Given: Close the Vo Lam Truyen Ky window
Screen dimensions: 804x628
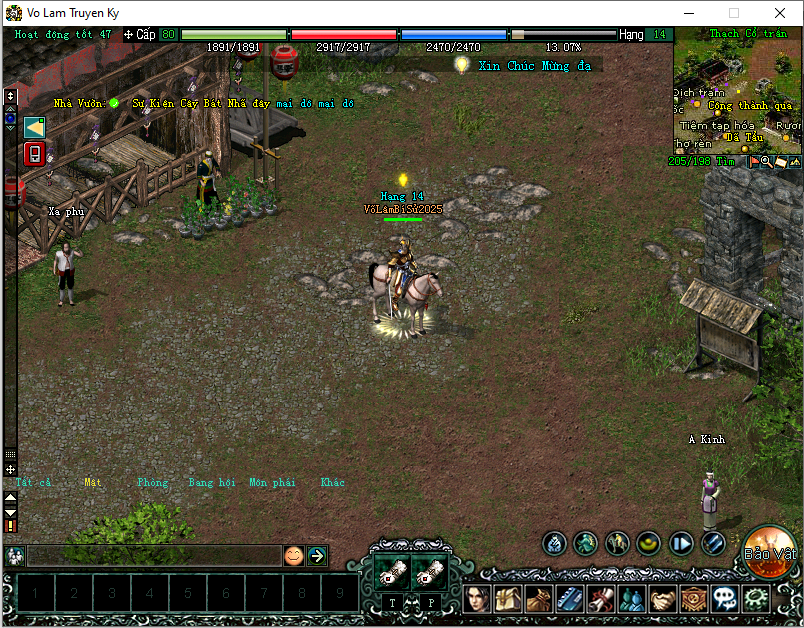Looking at the screenshot, I should pyautogui.click(x=780, y=13).
